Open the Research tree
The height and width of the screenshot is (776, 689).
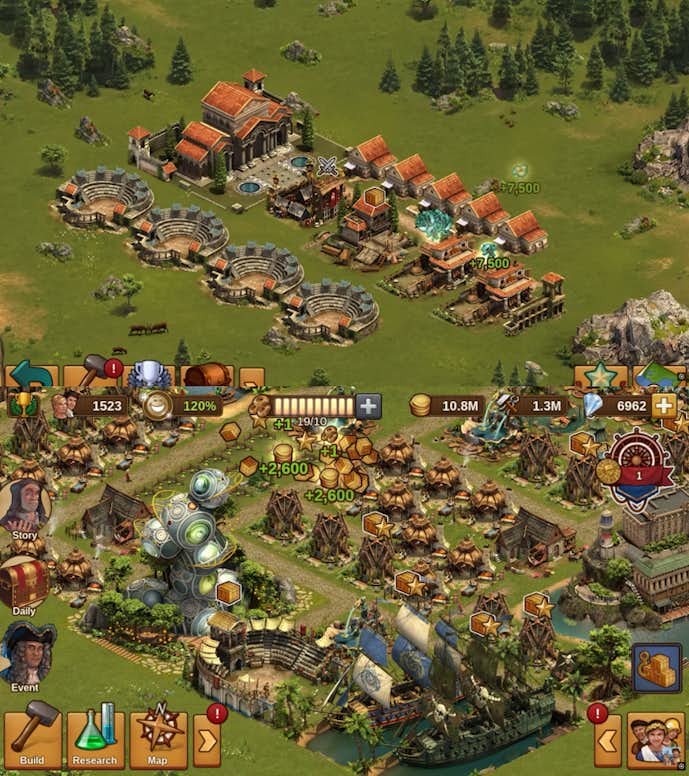point(95,739)
